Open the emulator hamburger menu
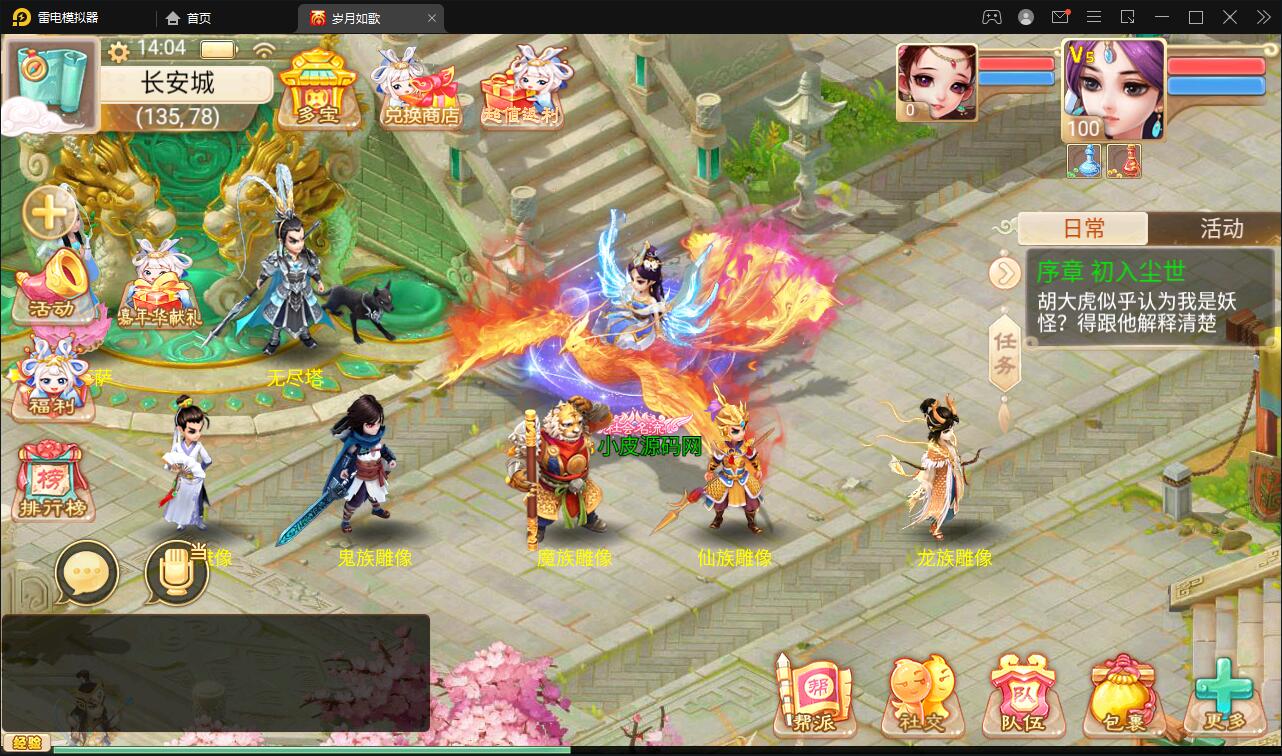Screen dimensions: 1282x756 pos(1093,17)
